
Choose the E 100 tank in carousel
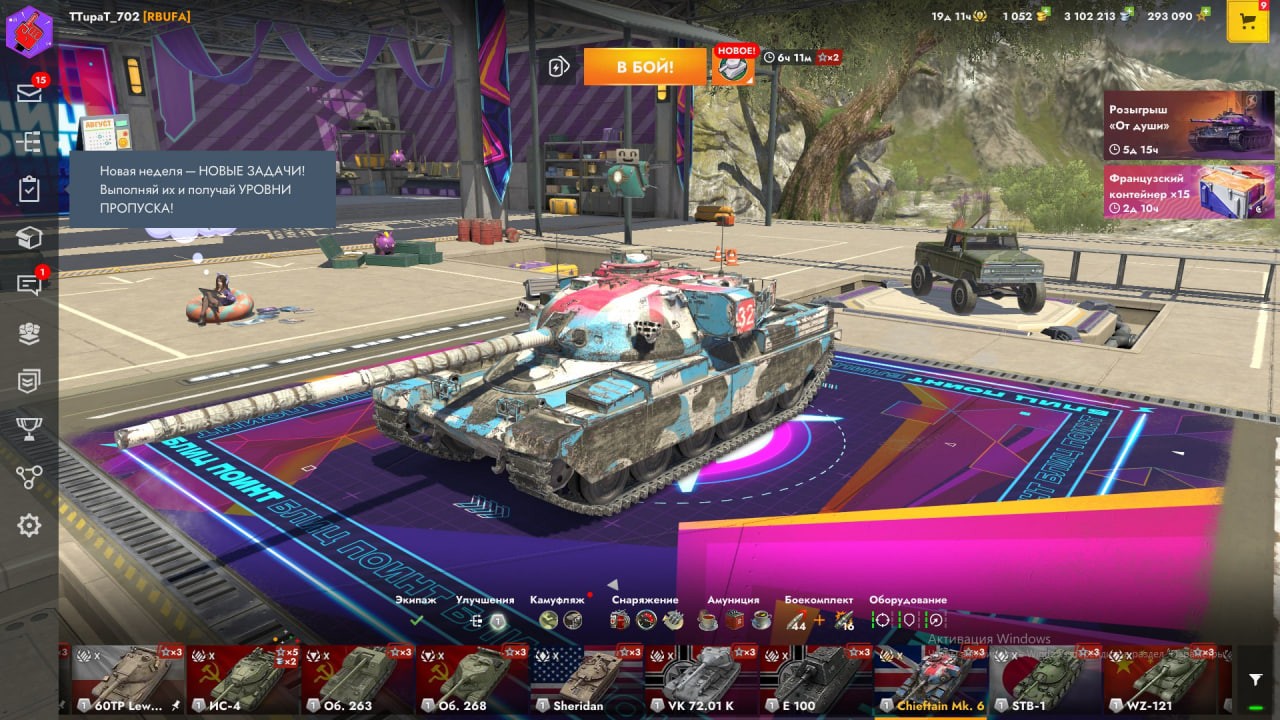pos(815,678)
